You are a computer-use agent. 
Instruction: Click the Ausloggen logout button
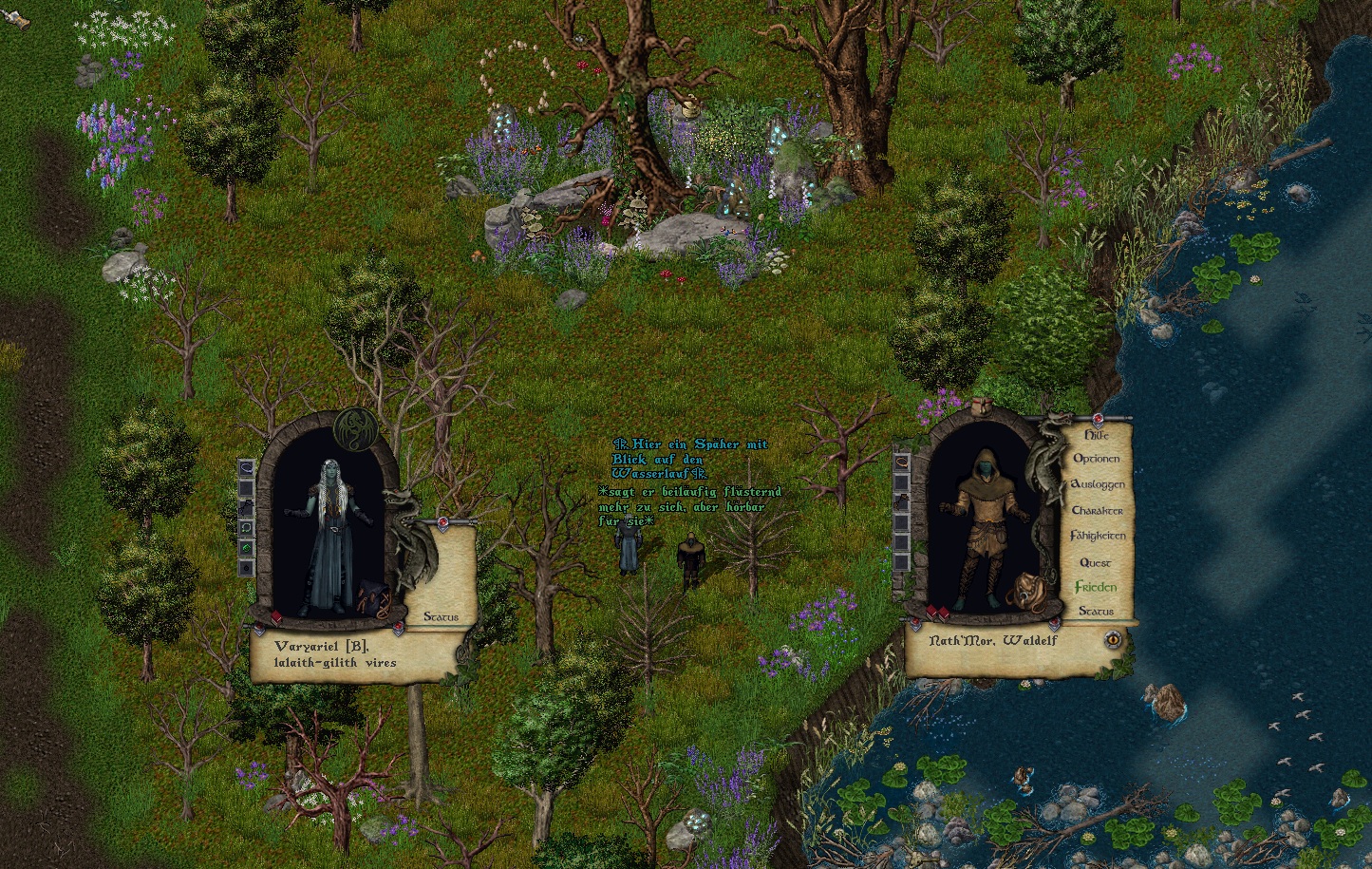tap(1098, 484)
